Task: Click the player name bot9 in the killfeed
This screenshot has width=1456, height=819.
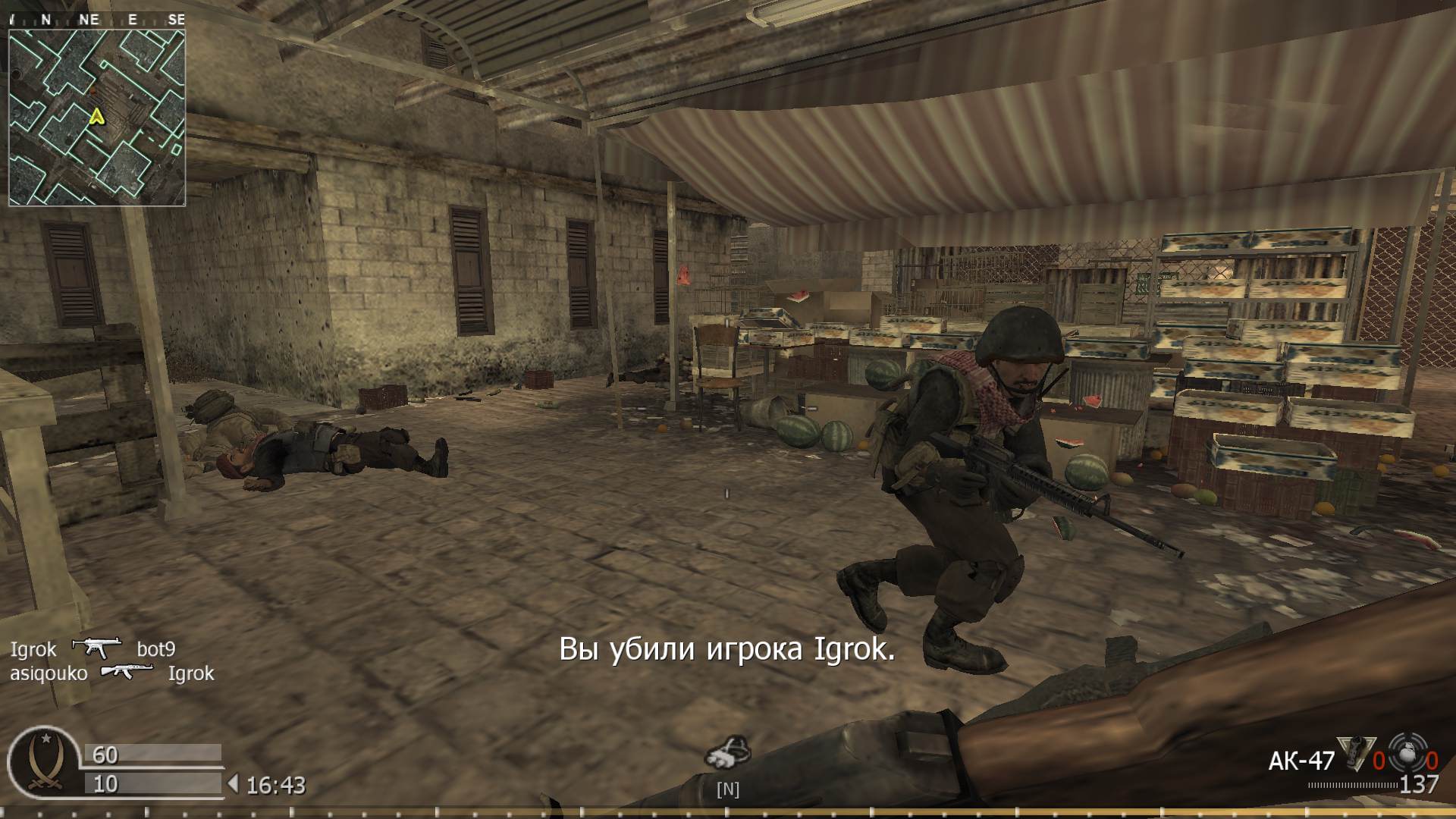Action: [x=155, y=650]
